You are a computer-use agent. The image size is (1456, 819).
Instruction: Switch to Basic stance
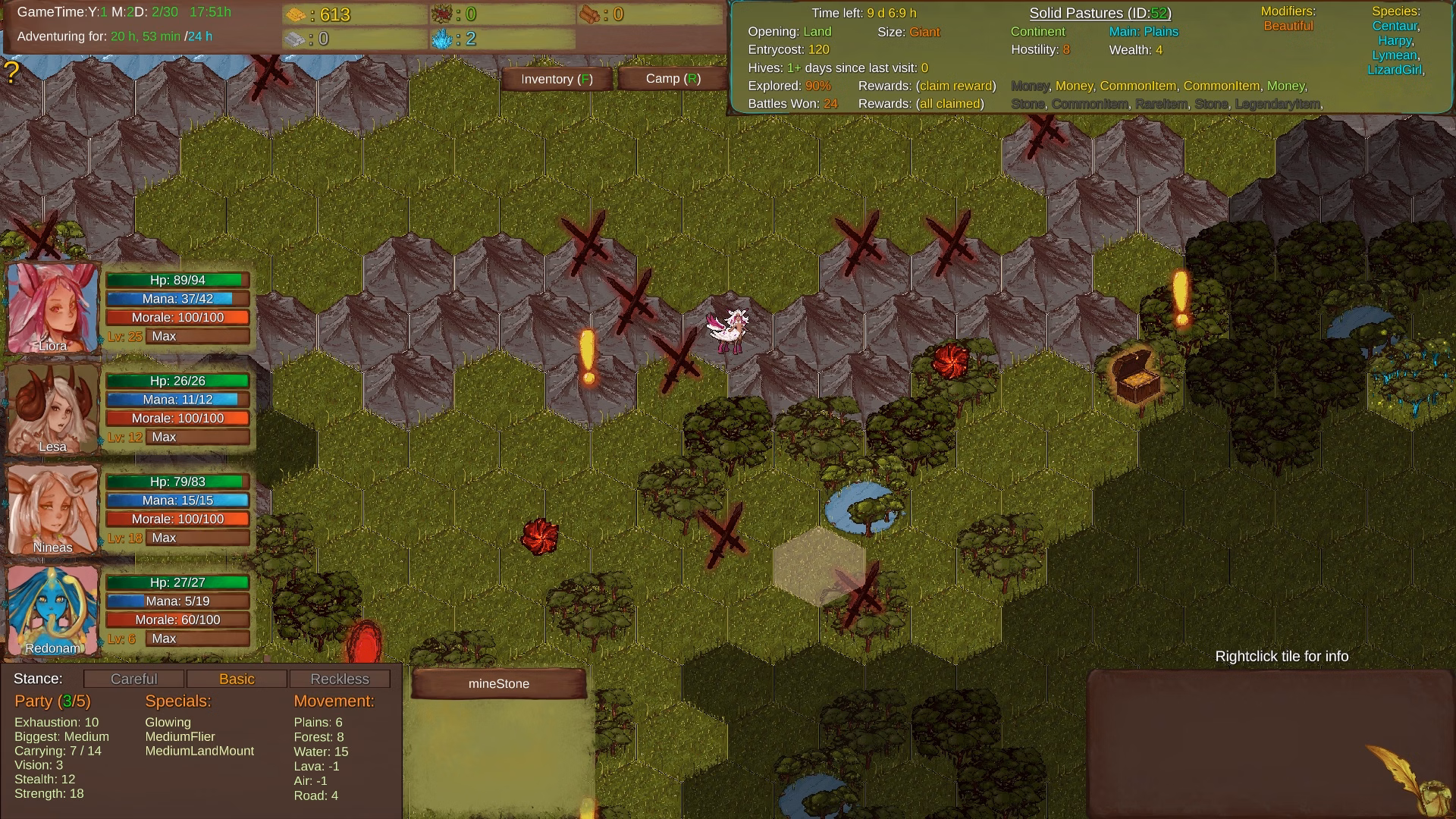[237, 679]
